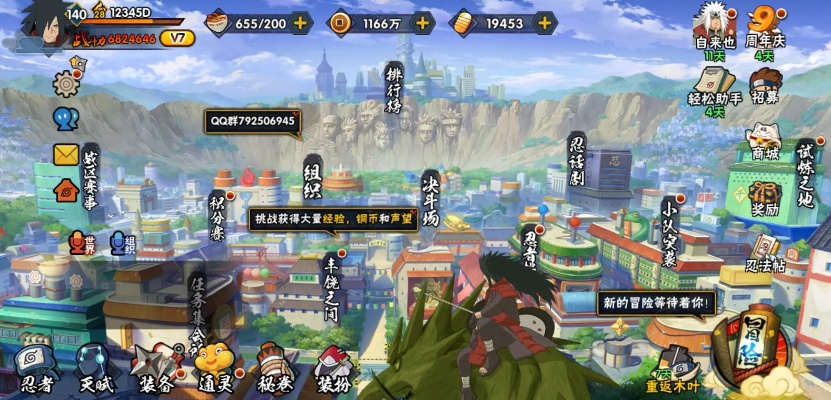Open the 奖励 rewards icon
This screenshot has height=400, width=831.
pyautogui.click(x=765, y=195)
